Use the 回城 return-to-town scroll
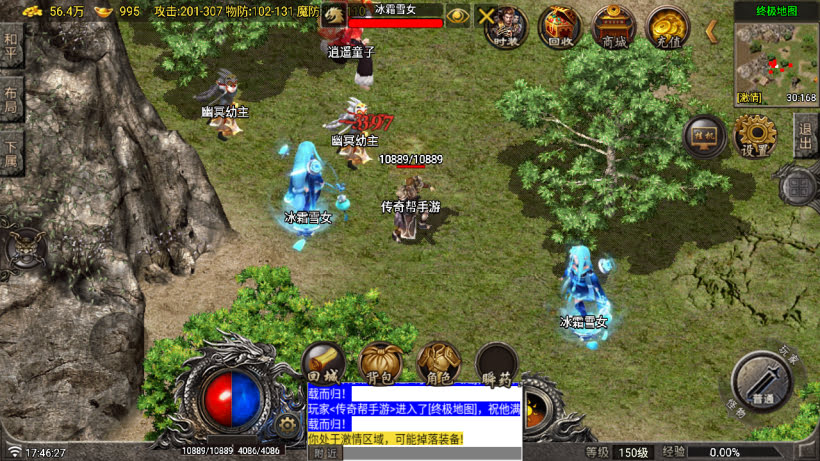820x461 pixels. 324,364
